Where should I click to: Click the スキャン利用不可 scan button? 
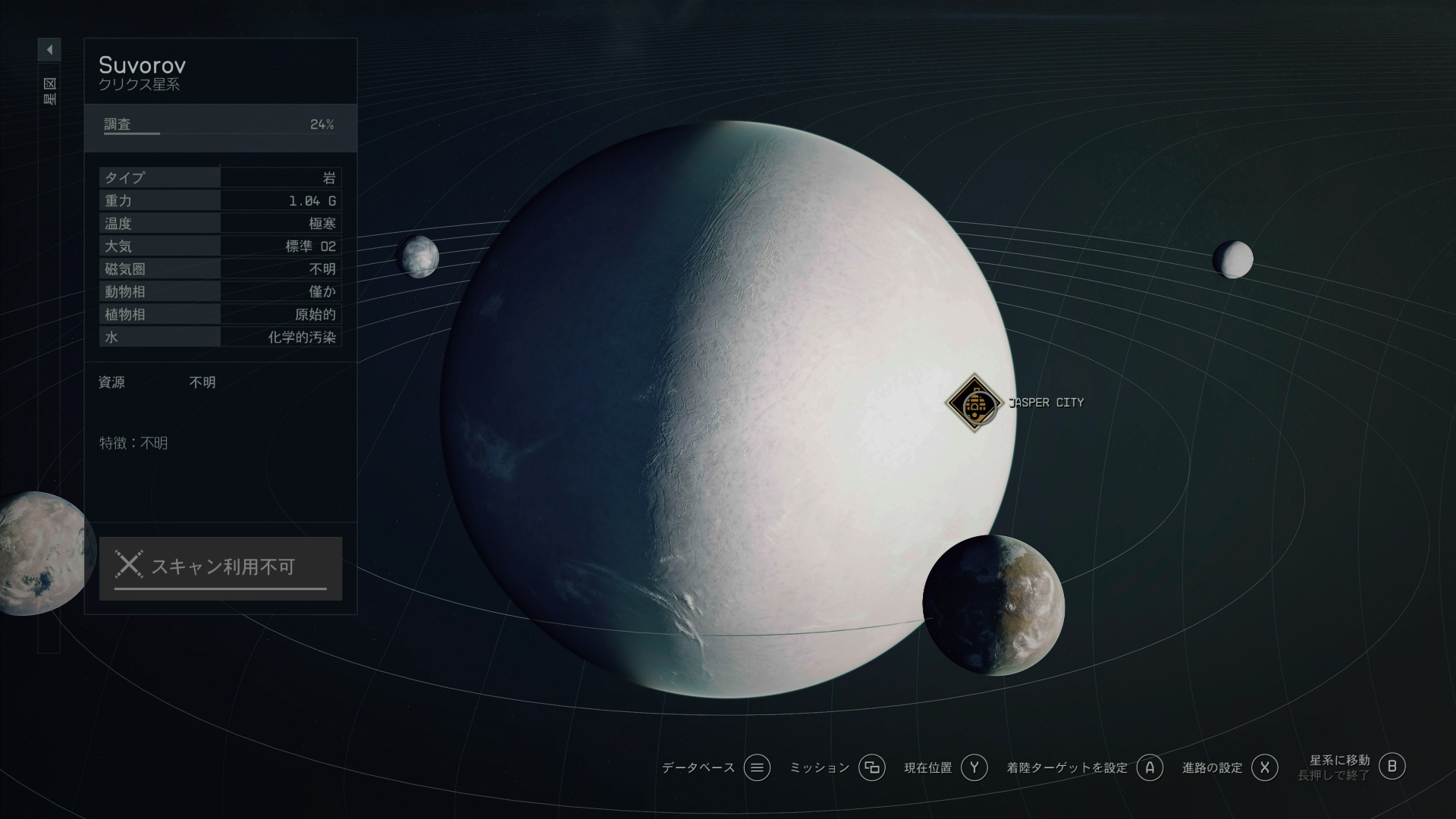coord(221,568)
